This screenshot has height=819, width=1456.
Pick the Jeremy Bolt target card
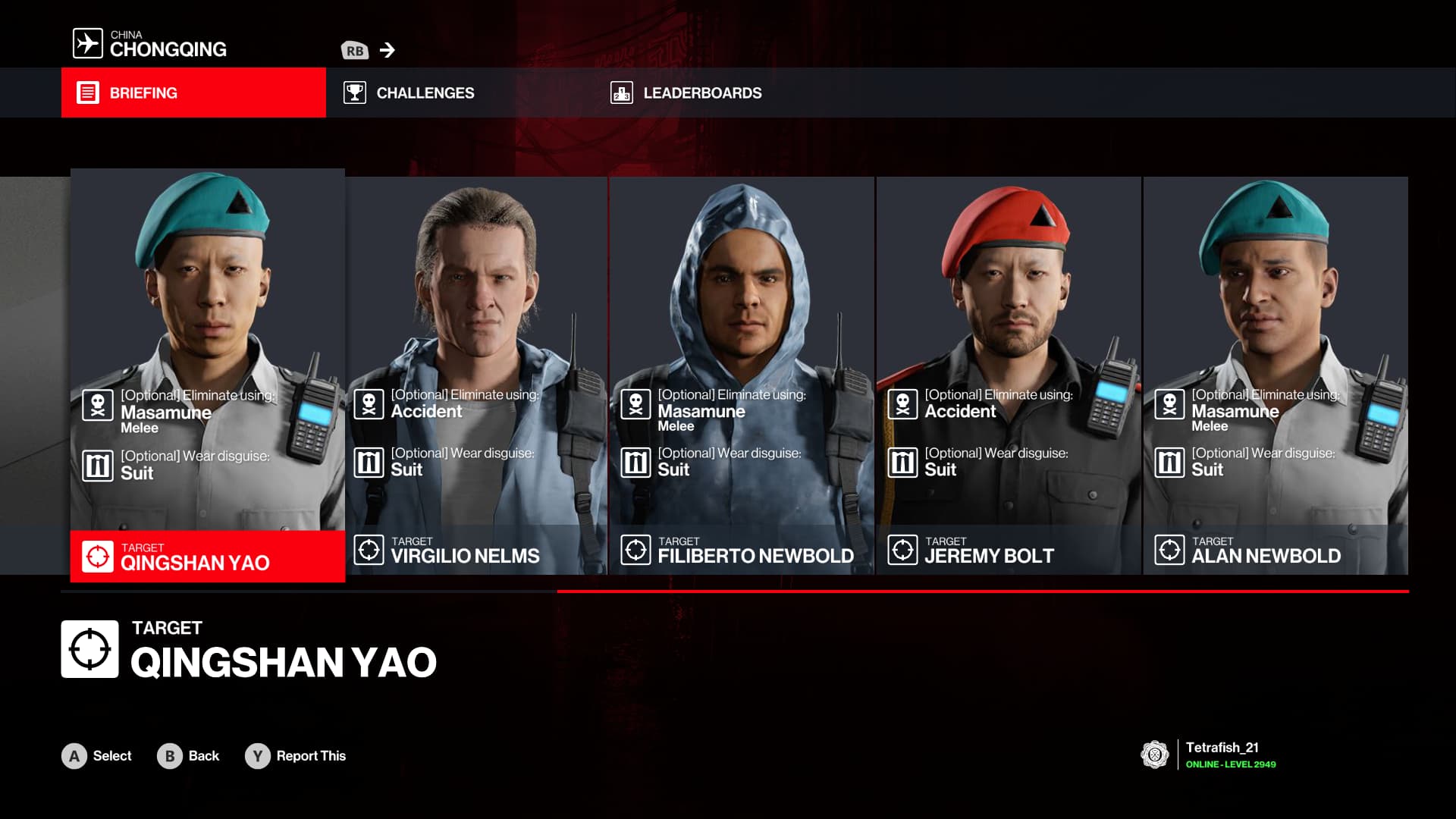click(1009, 375)
